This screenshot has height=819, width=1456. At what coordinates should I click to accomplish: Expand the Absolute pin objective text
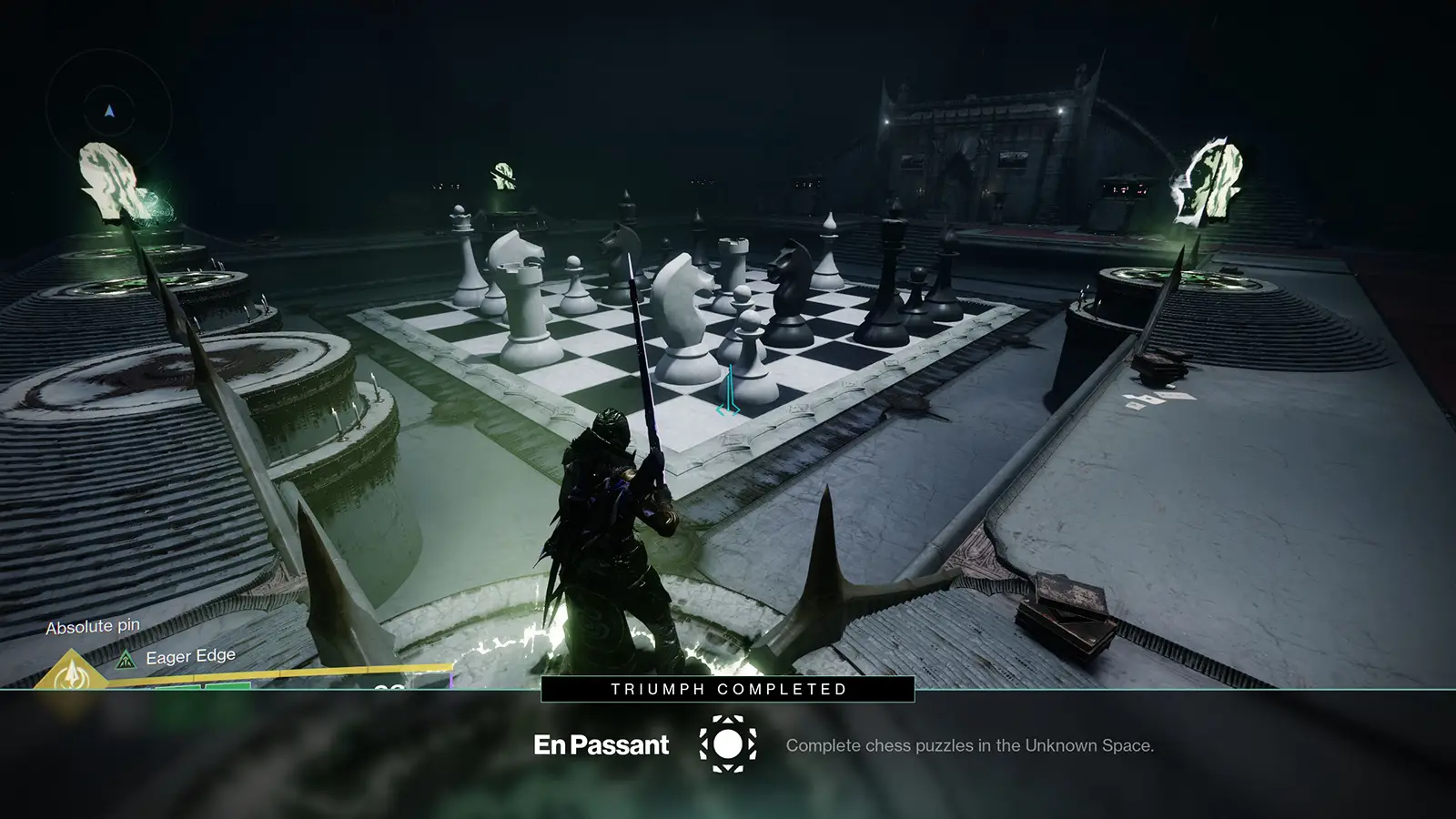click(x=94, y=626)
